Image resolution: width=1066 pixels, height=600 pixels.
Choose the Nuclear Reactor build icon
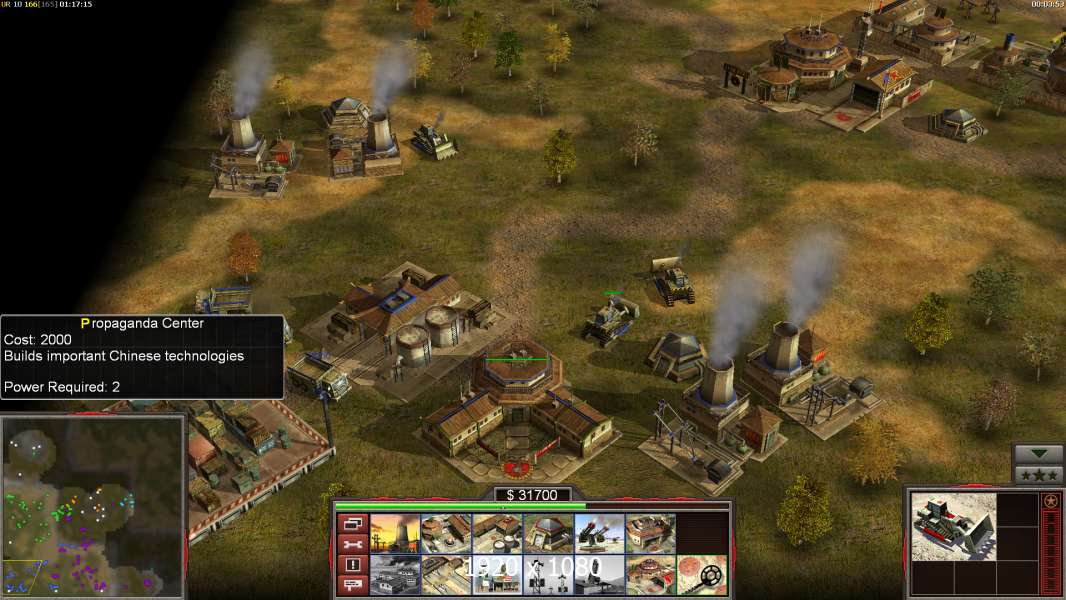(395, 534)
